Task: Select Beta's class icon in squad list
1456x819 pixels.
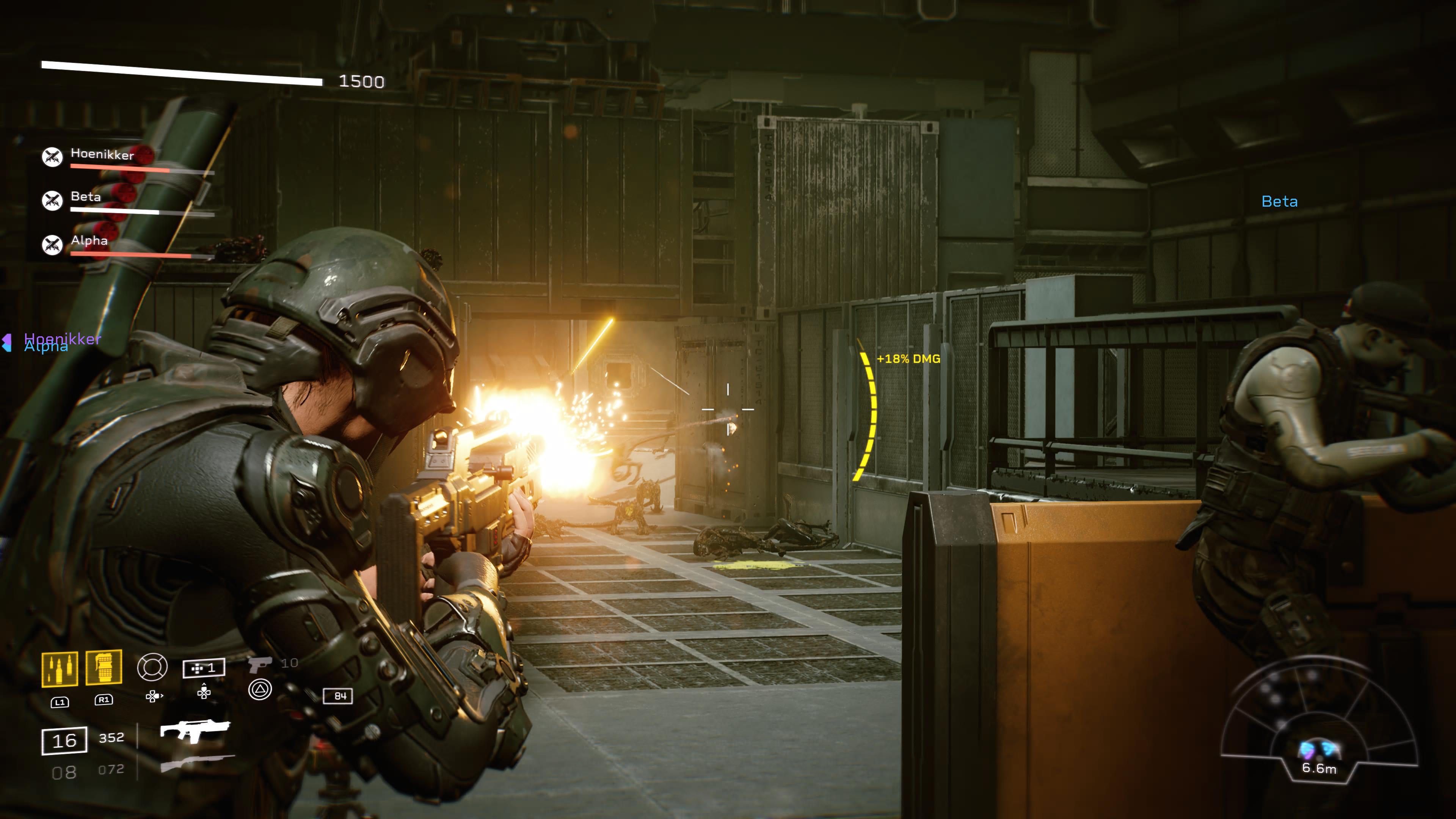Action: 53,200
